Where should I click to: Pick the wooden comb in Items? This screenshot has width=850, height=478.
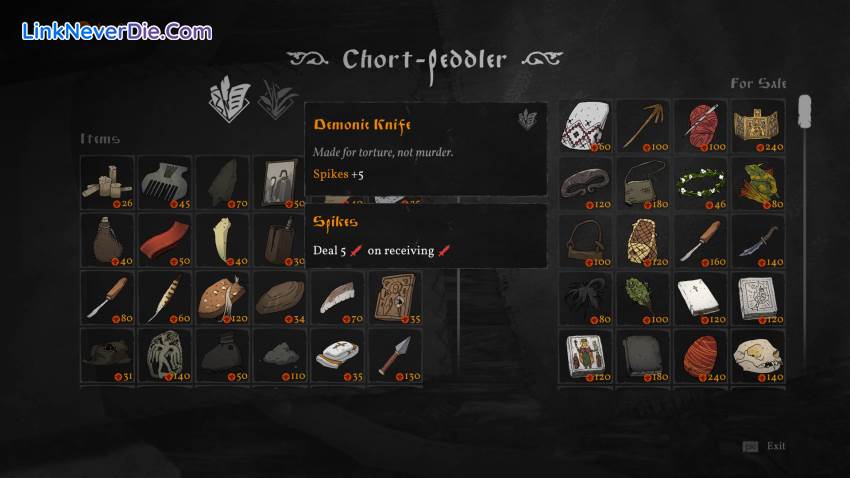164,182
